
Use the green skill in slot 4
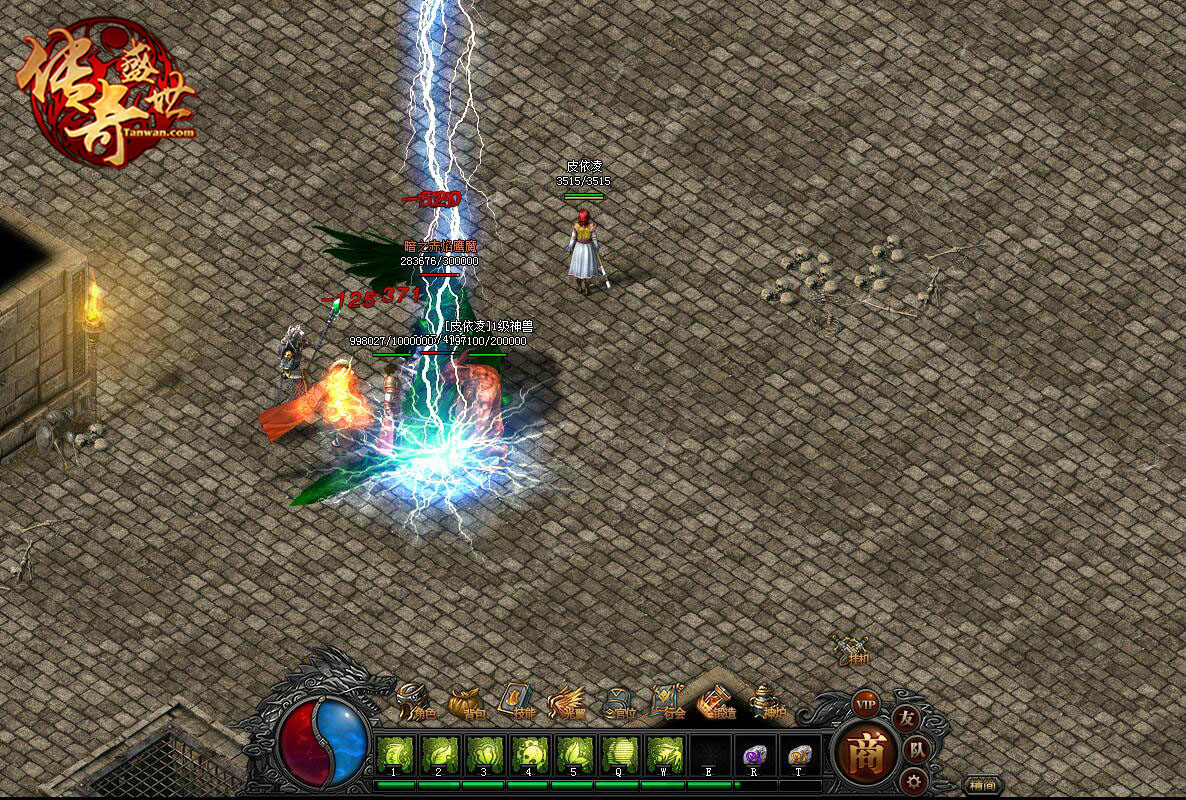pyautogui.click(x=529, y=753)
